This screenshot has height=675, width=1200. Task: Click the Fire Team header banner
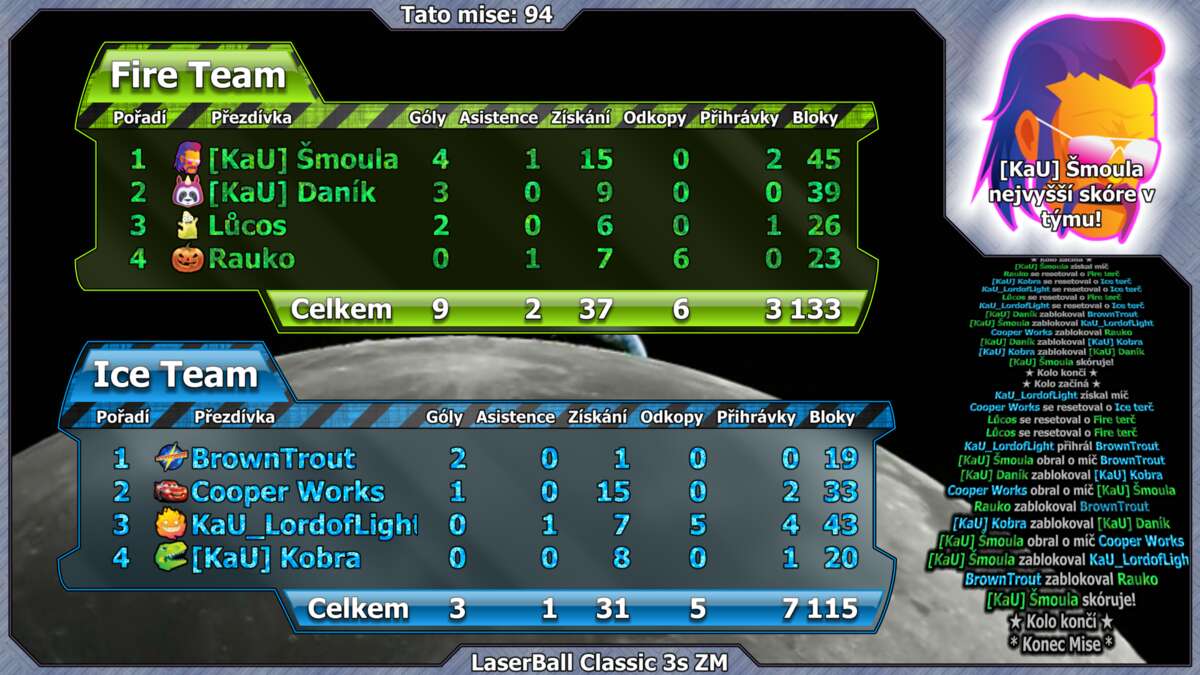[198, 76]
